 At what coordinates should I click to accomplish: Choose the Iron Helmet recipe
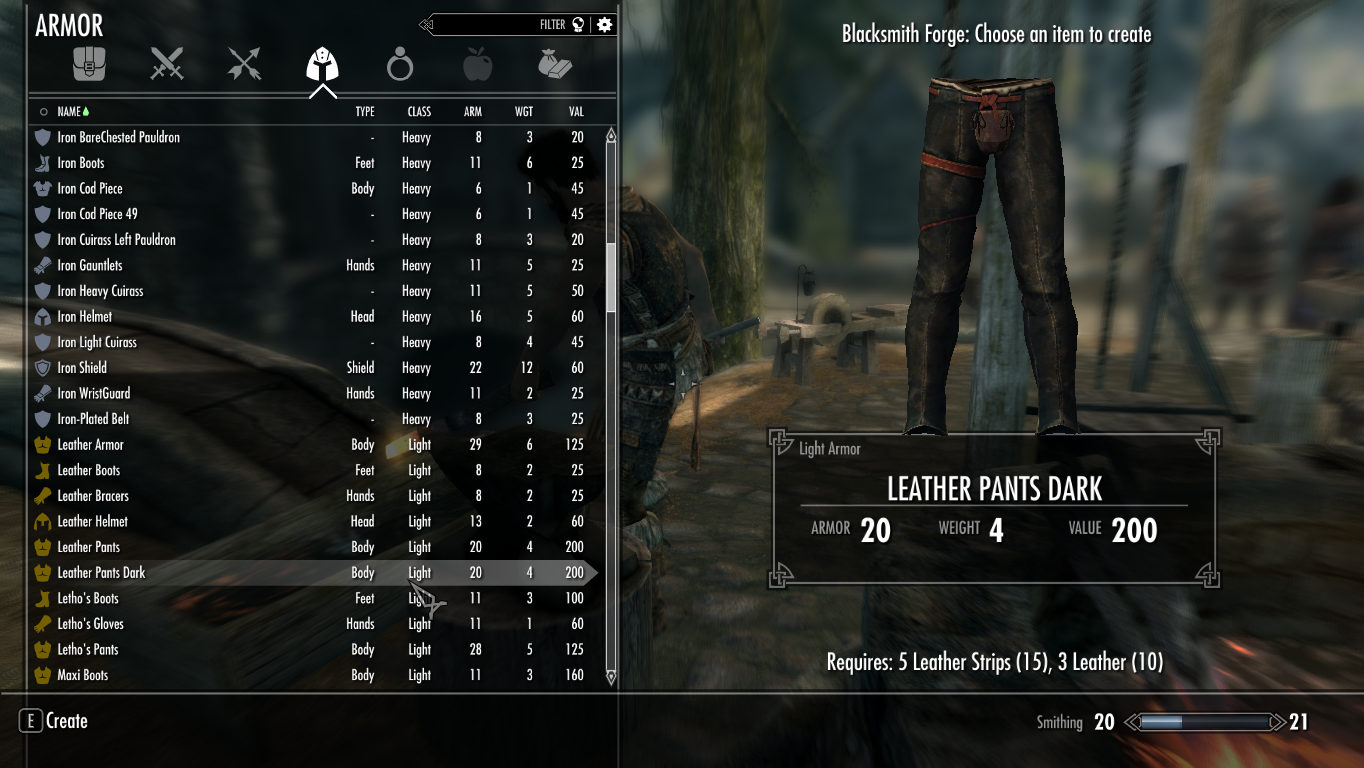click(85, 317)
